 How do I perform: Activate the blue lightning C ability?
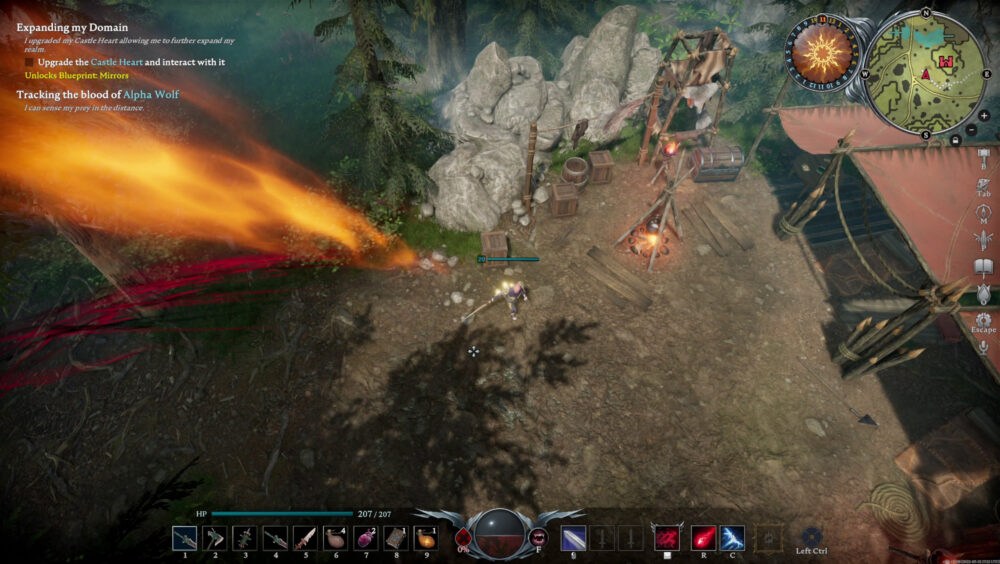[x=732, y=538]
